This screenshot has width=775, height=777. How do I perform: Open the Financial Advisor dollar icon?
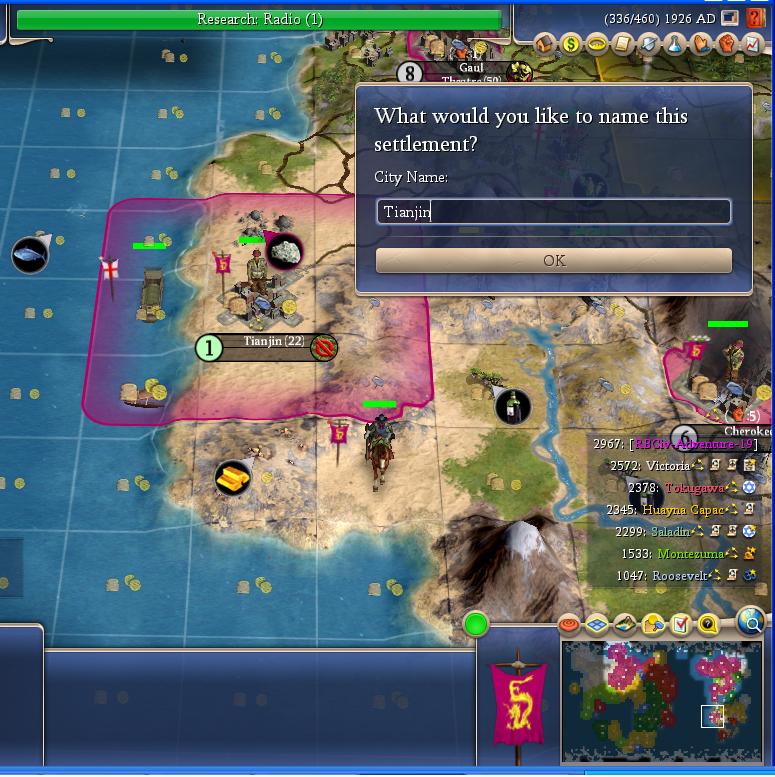(x=571, y=43)
